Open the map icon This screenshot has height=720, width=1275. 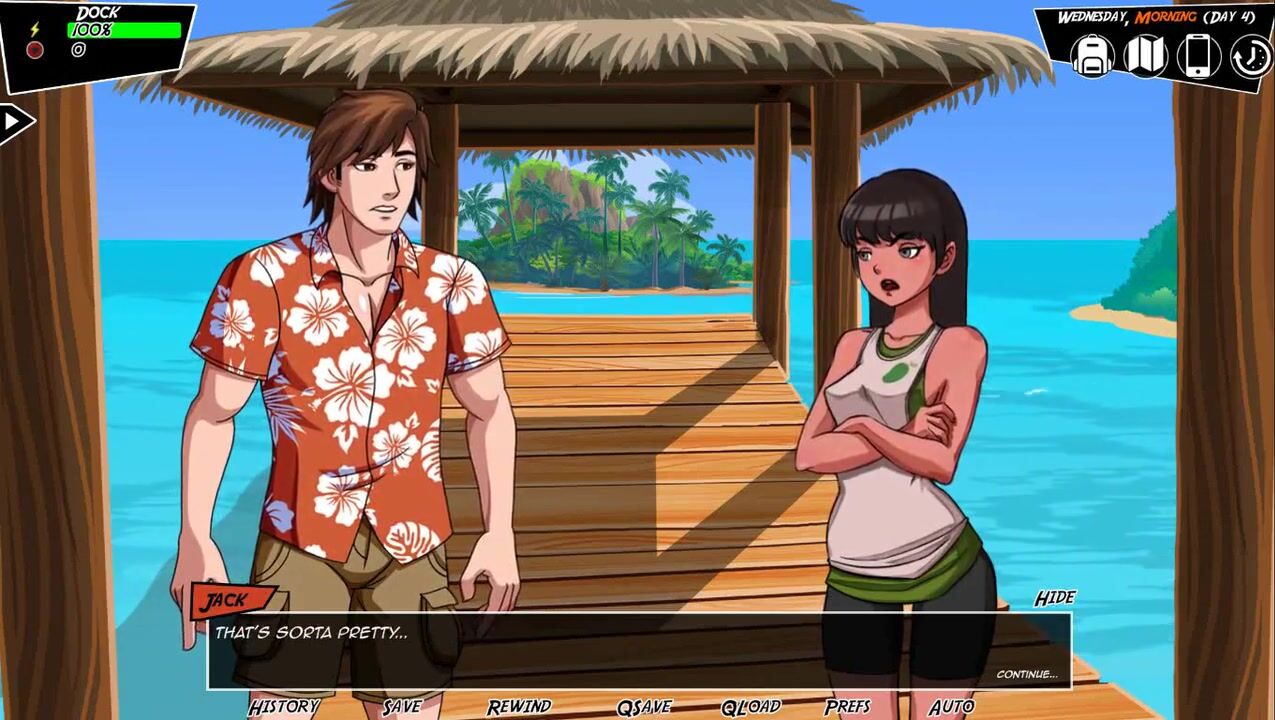(1145, 56)
